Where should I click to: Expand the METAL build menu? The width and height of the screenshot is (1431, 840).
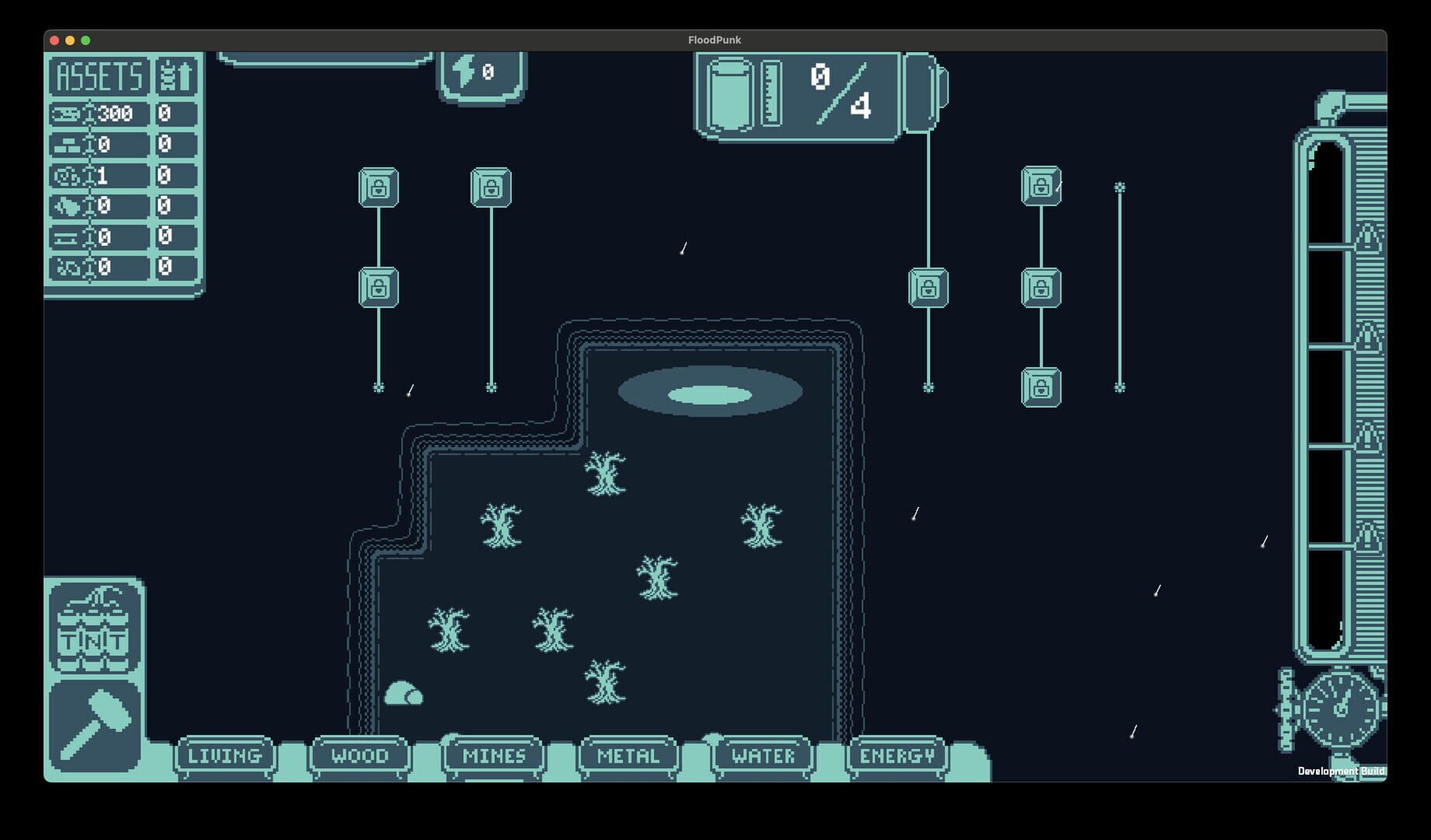point(626,754)
